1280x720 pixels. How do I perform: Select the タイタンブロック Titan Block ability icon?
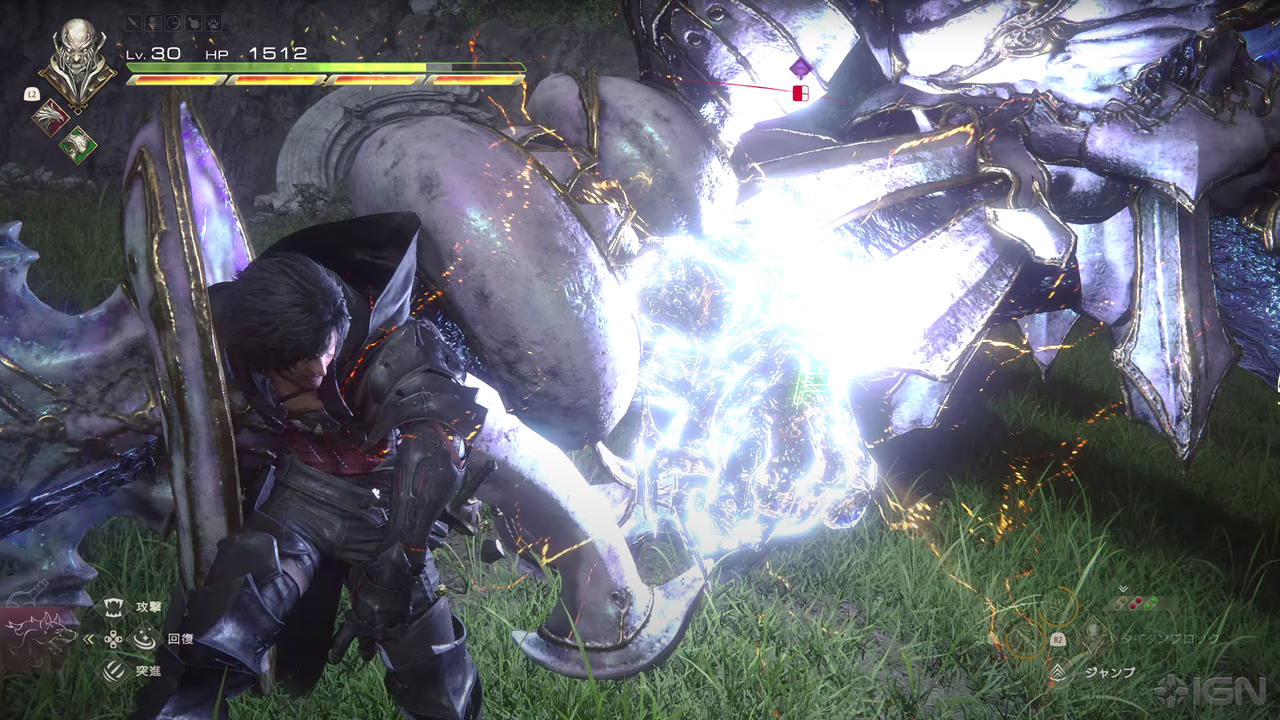tap(1094, 638)
